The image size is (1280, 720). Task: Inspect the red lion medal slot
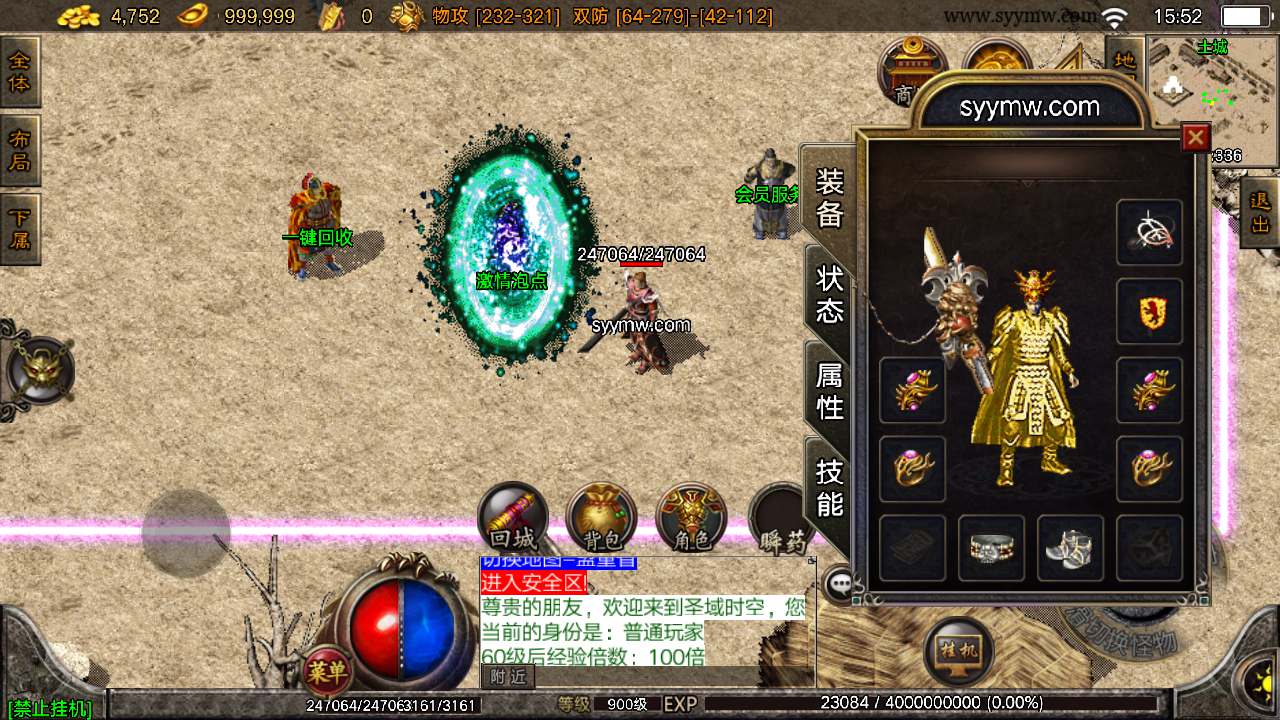(1149, 312)
